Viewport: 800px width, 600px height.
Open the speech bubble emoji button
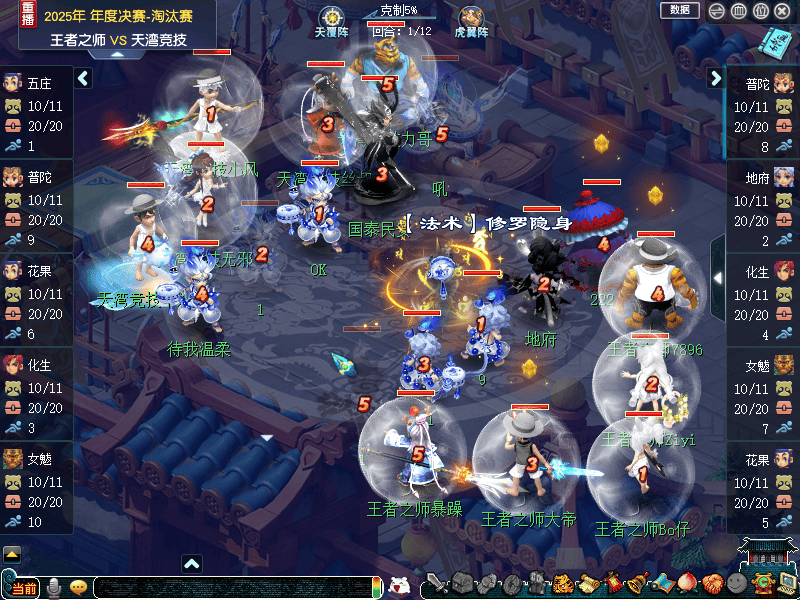(79, 587)
